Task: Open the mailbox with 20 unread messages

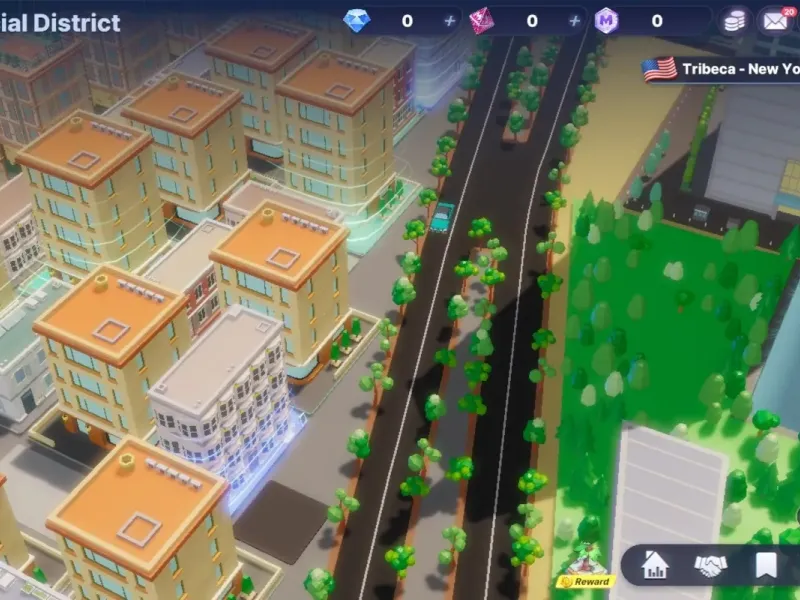Action: point(775,20)
